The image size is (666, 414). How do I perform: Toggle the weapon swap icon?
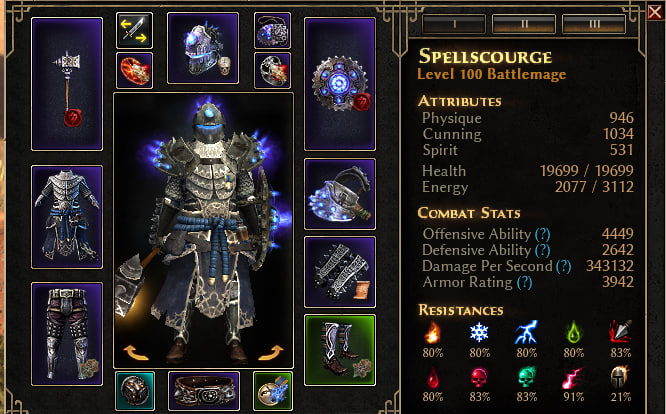(134, 30)
